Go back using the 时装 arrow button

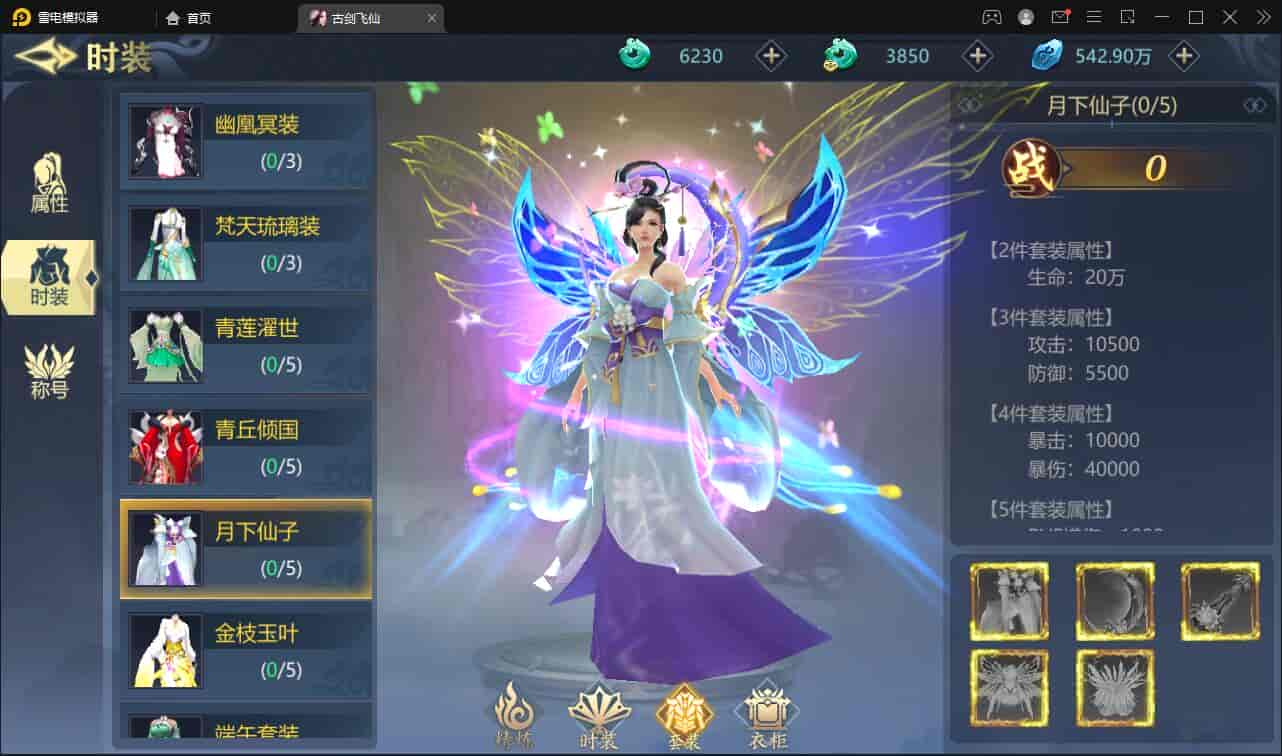[46, 57]
